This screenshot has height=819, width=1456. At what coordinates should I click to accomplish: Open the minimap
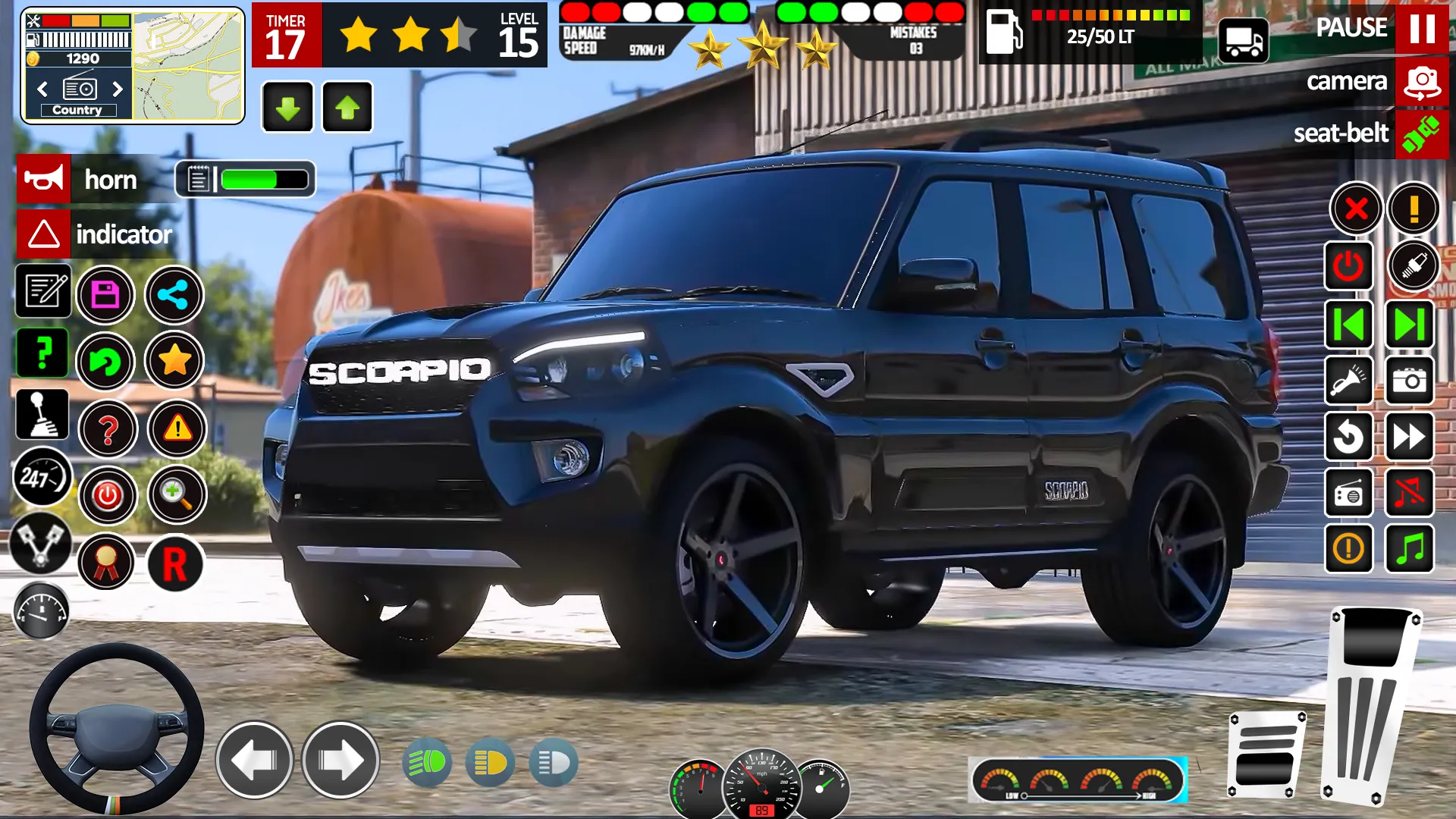pyautogui.click(x=188, y=65)
